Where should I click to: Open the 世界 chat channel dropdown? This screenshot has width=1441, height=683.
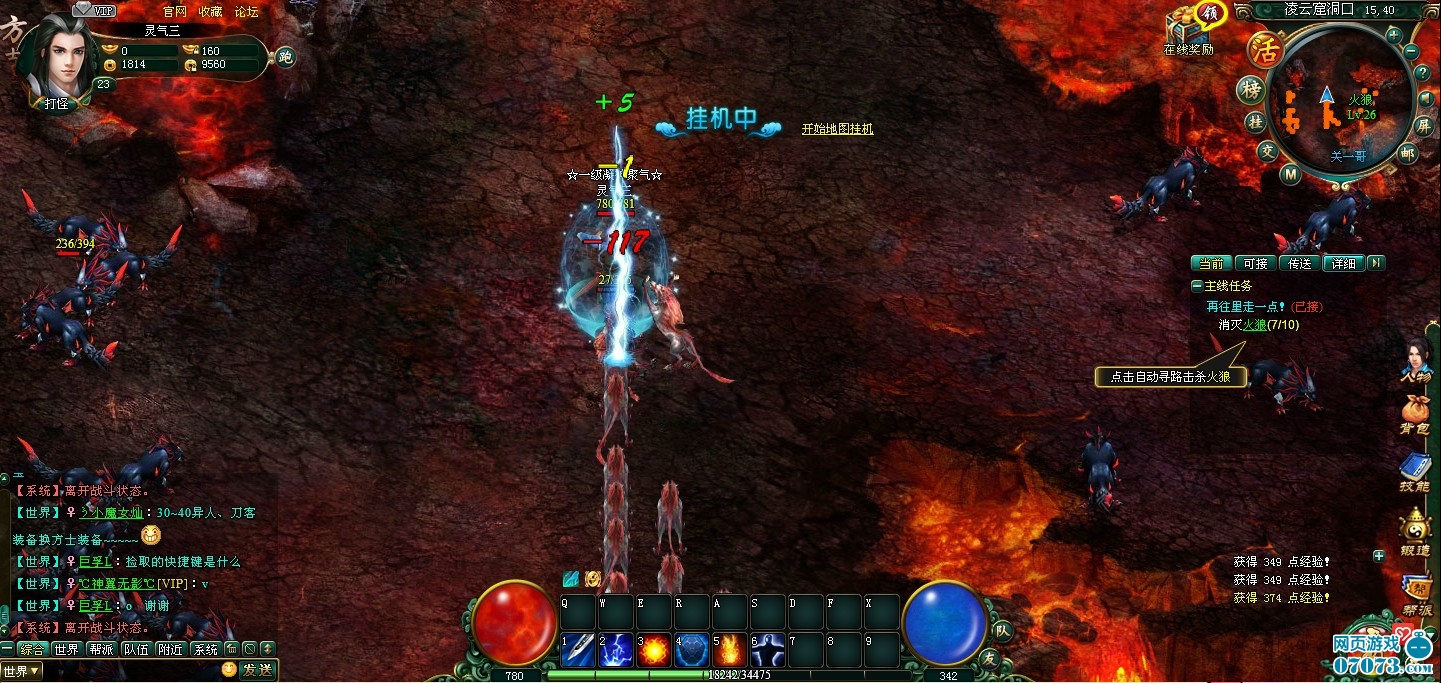[22, 670]
